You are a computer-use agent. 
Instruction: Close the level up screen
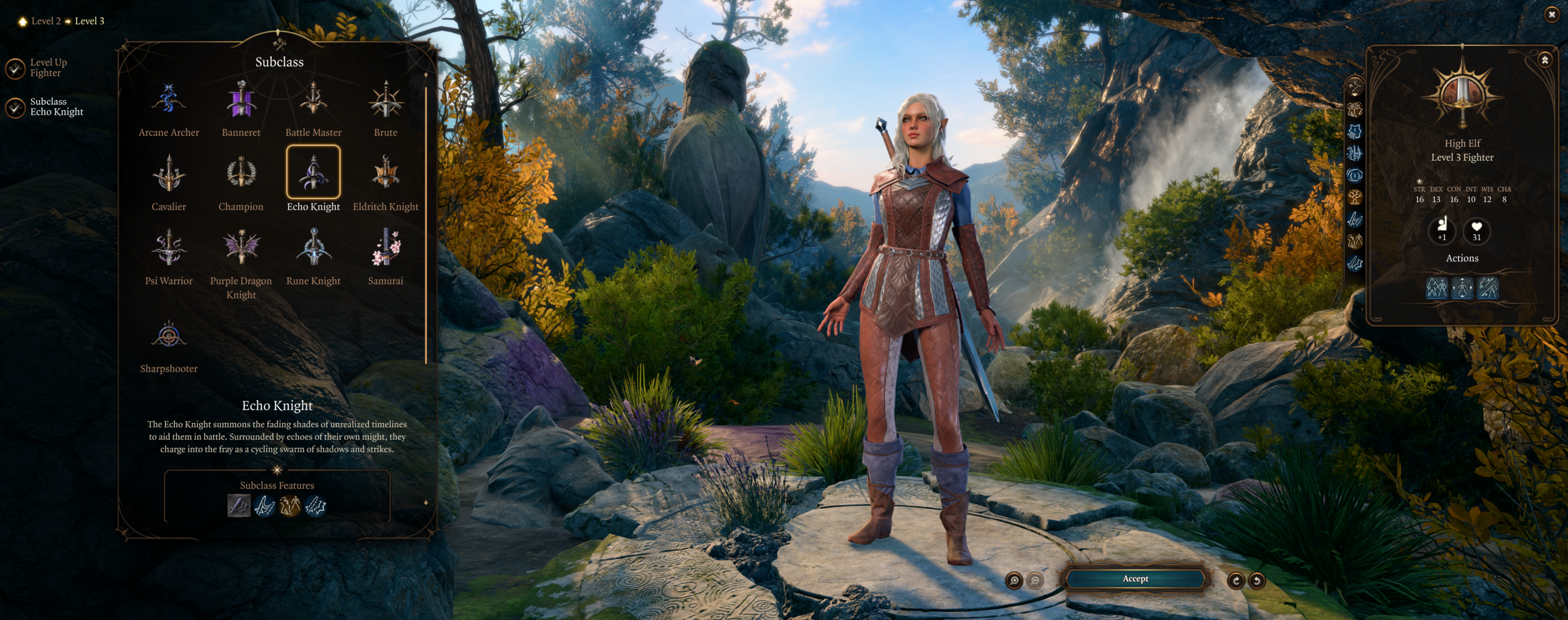tap(1551, 14)
